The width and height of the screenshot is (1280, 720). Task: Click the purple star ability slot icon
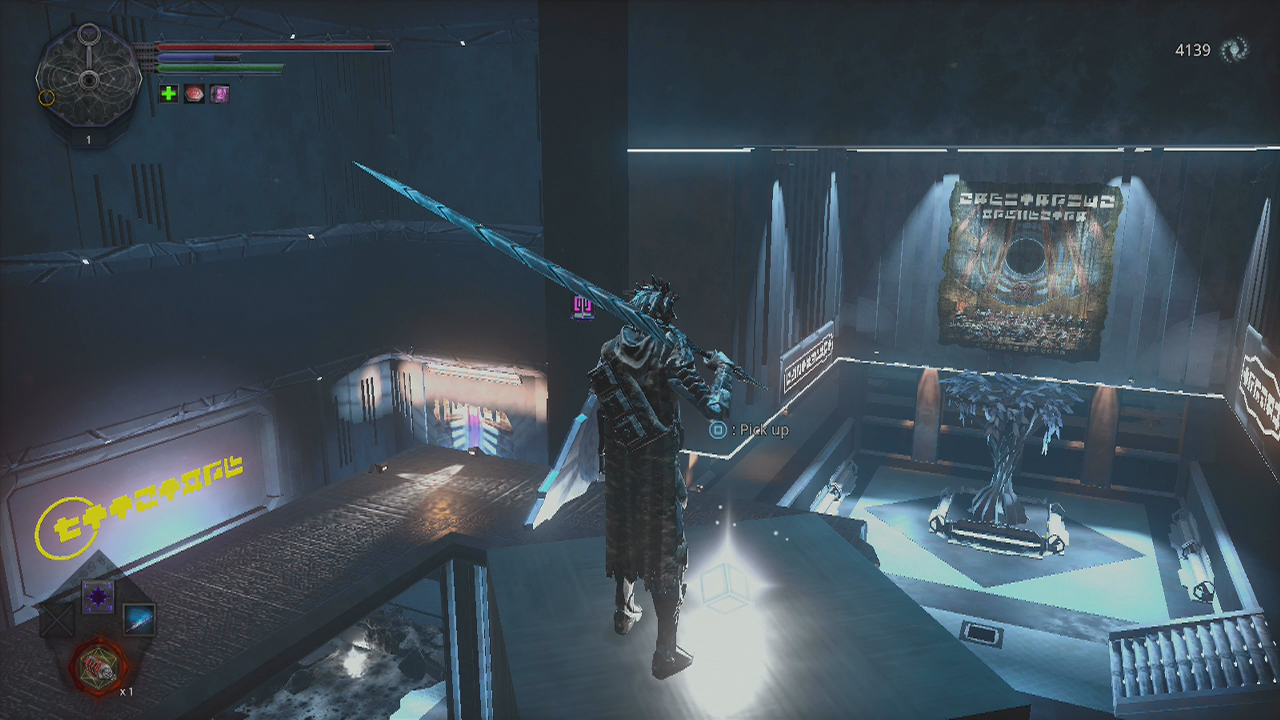98,595
